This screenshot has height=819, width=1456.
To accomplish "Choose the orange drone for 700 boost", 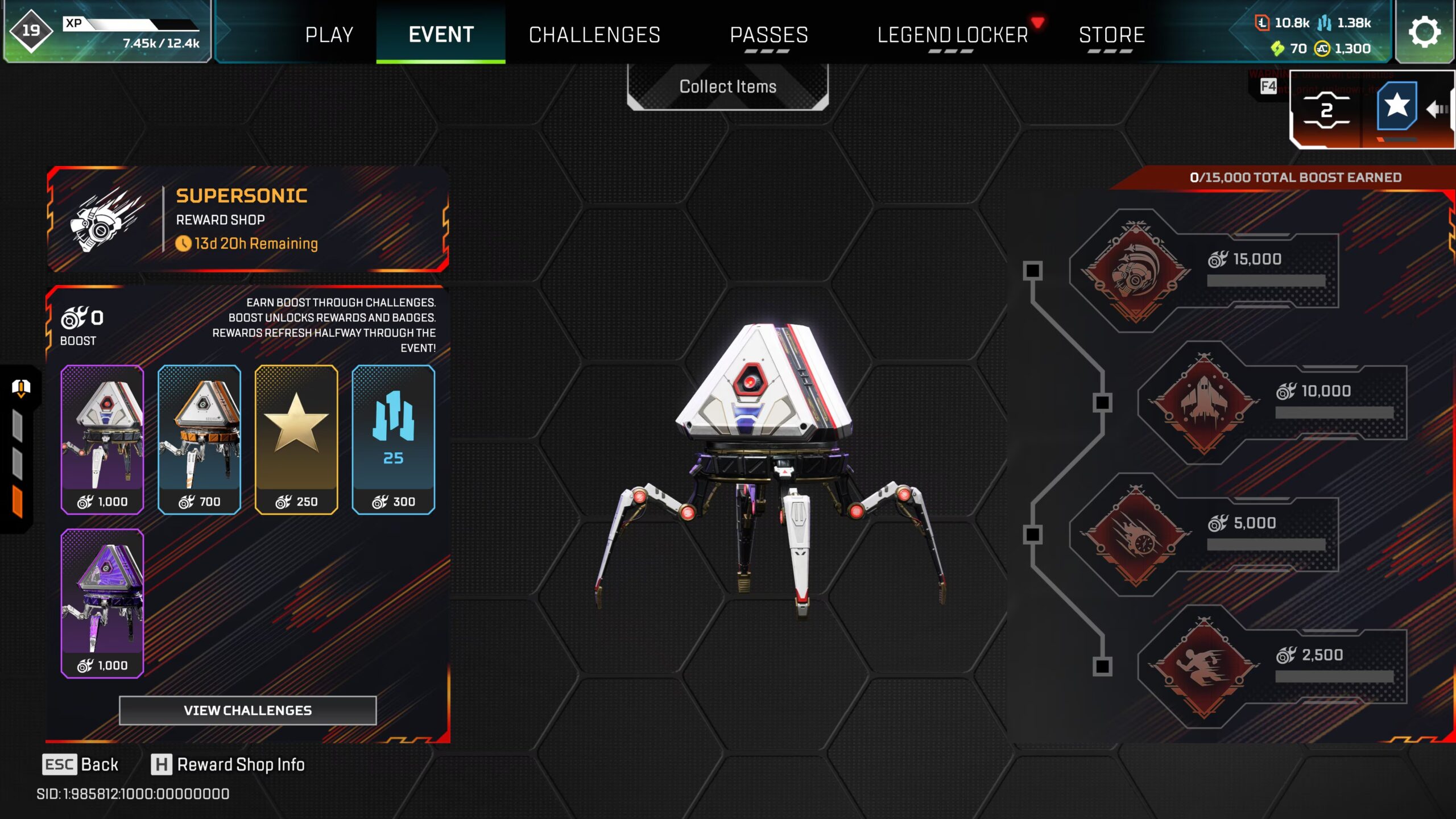I will pyautogui.click(x=199, y=439).
